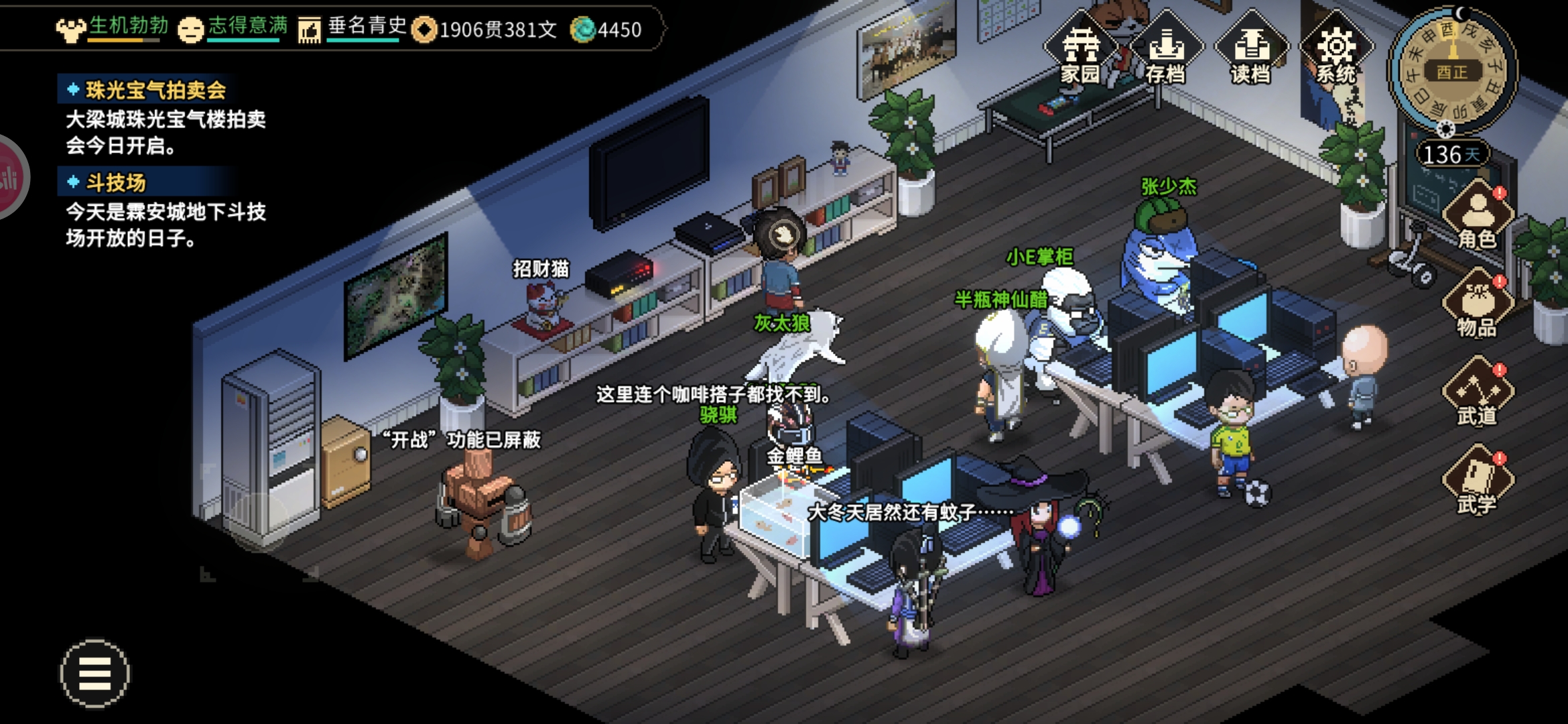Image resolution: width=1568 pixels, height=724 pixels.
Task: Open the 武学 martial arts book
Action: coord(1478,481)
